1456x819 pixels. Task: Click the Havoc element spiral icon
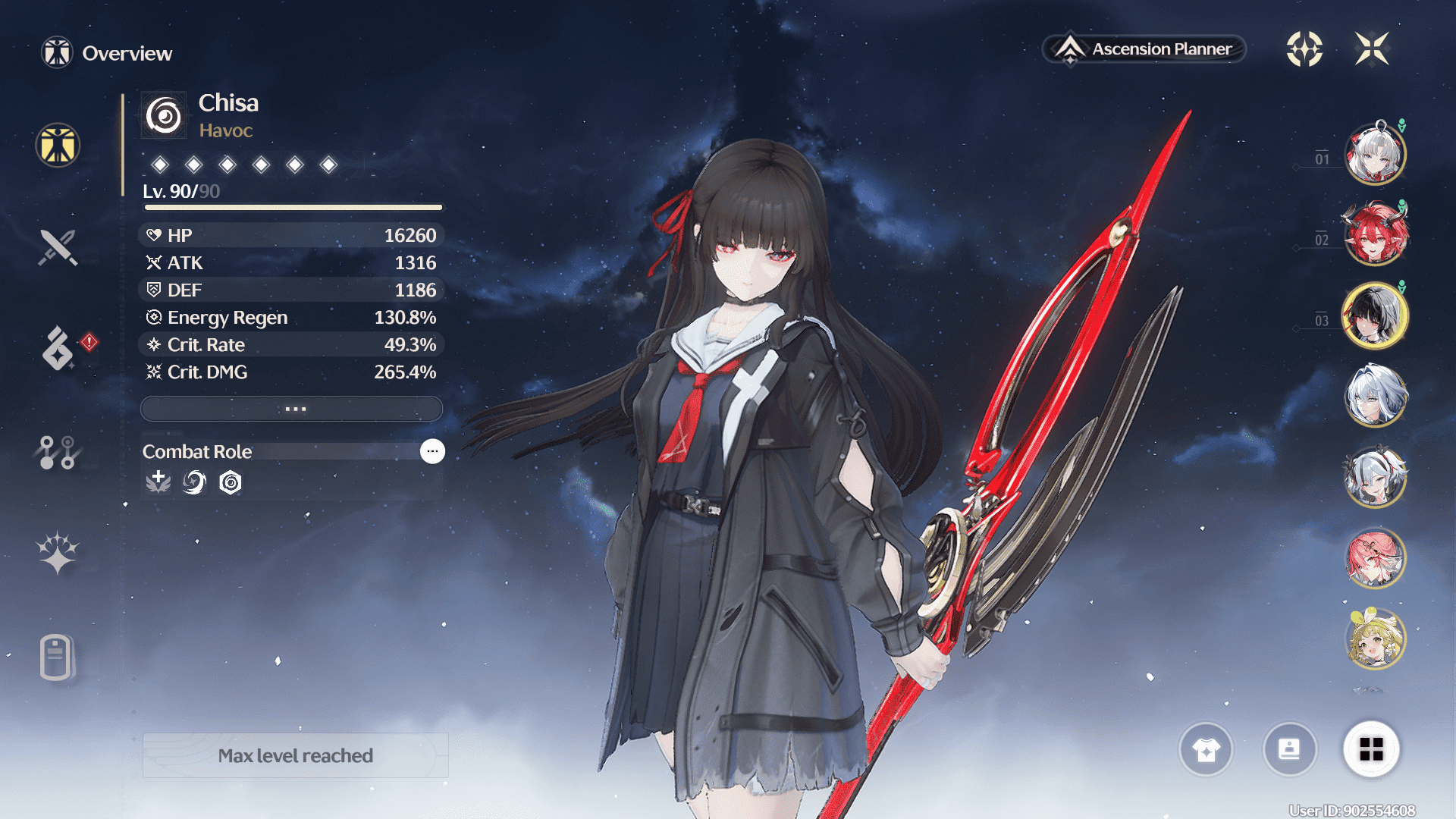(x=164, y=116)
